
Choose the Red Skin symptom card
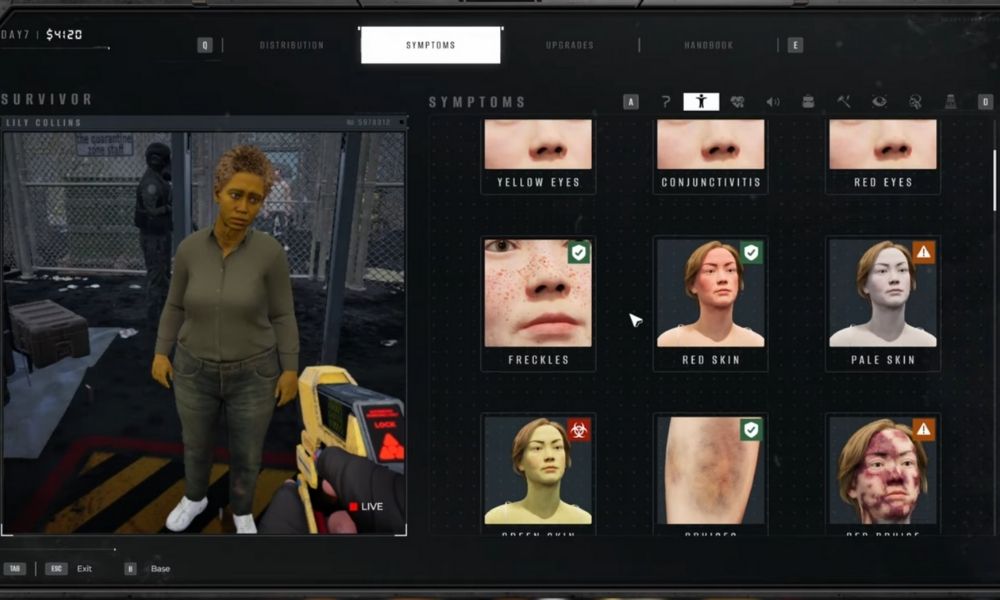coord(710,304)
